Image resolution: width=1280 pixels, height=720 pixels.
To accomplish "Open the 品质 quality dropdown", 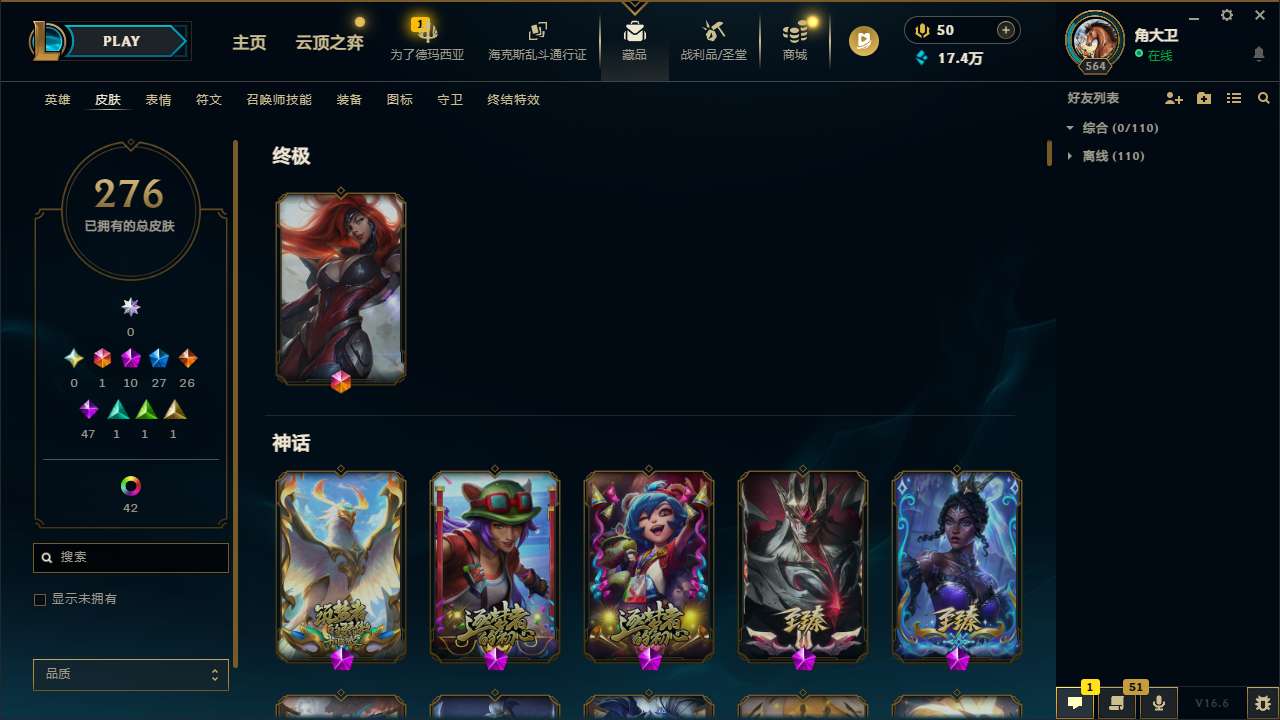I will [130, 674].
